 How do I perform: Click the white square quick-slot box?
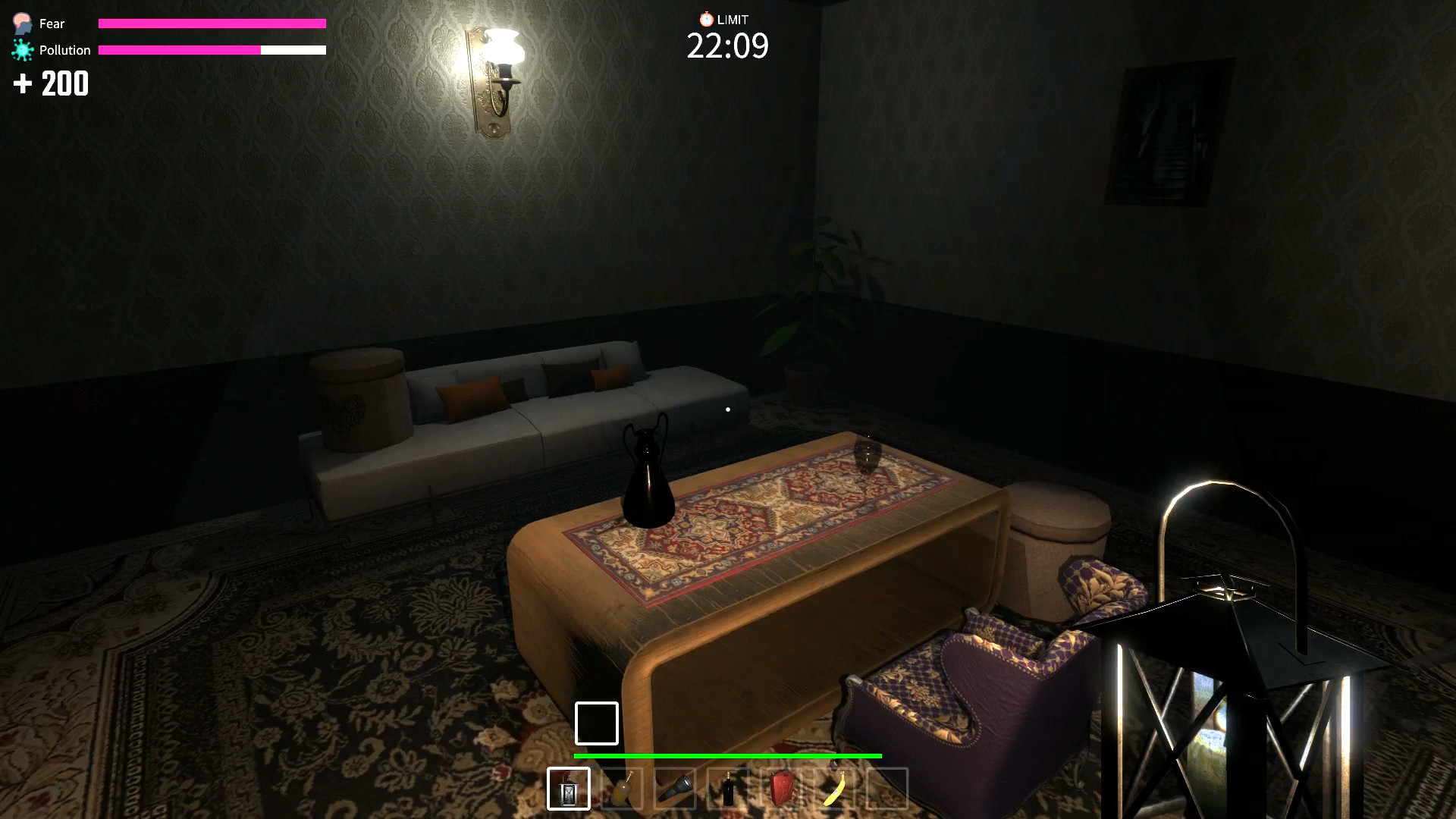pos(597,723)
